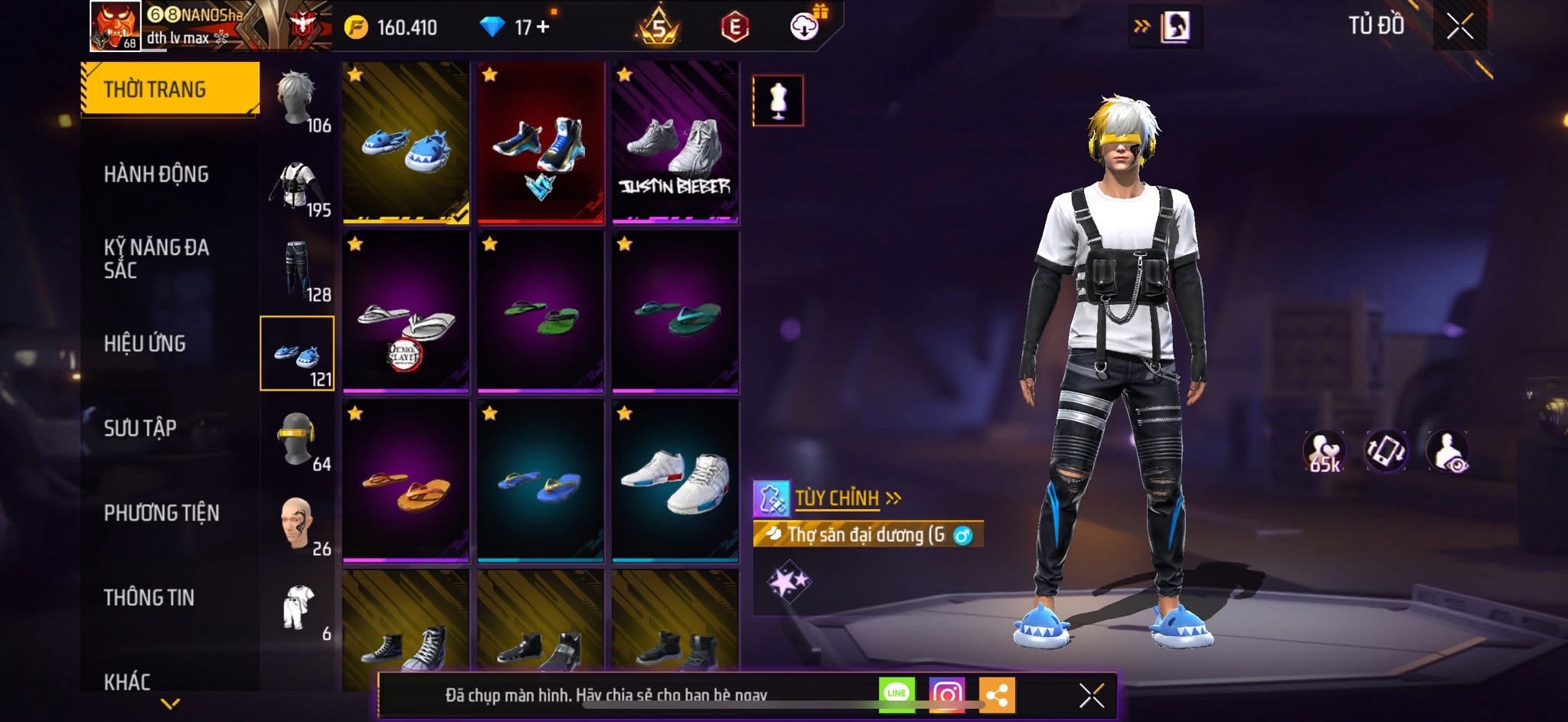Select the hair category with 106 items
This screenshot has height=722, width=1568.
click(x=297, y=101)
